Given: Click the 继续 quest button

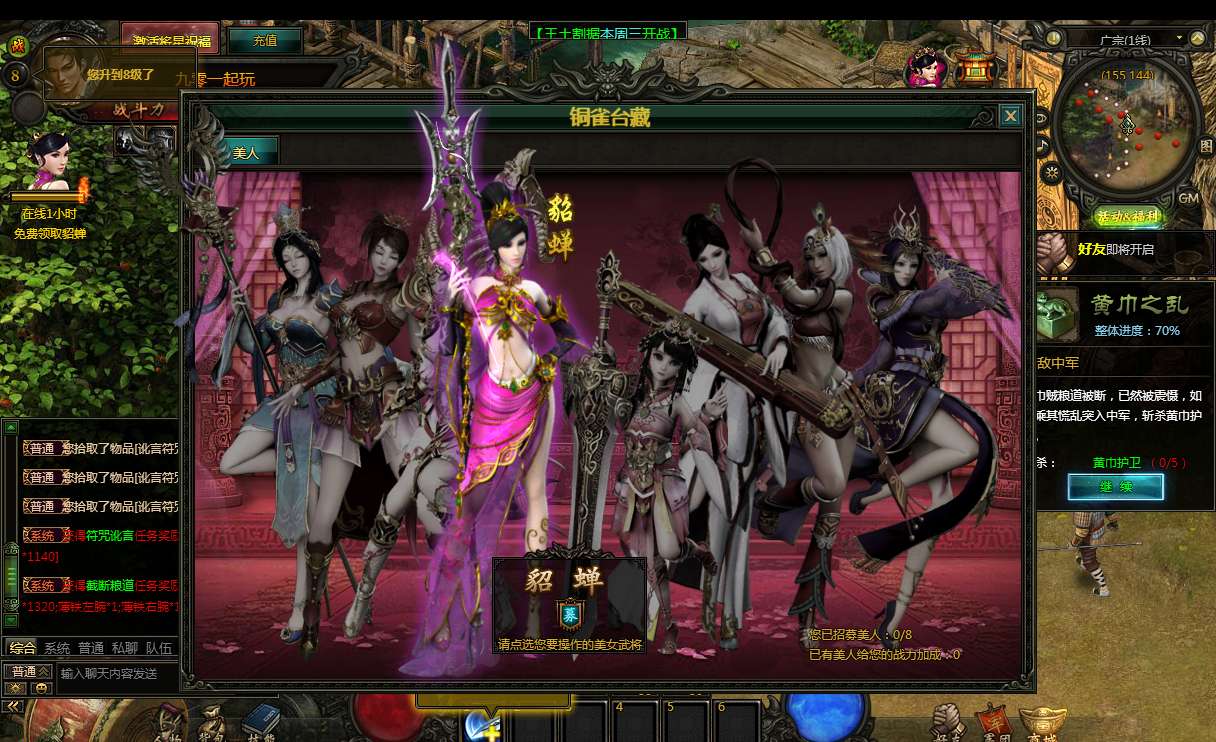Looking at the screenshot, I should [1115, 487].
